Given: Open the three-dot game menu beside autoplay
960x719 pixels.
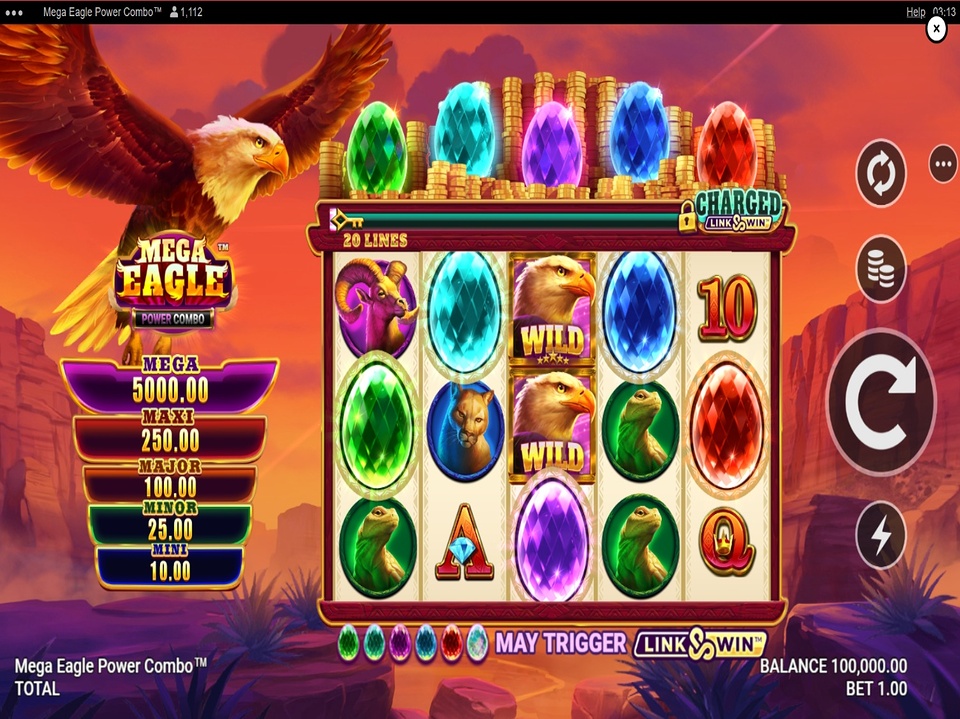Looking at the screenshot, I should pos(943,164).
